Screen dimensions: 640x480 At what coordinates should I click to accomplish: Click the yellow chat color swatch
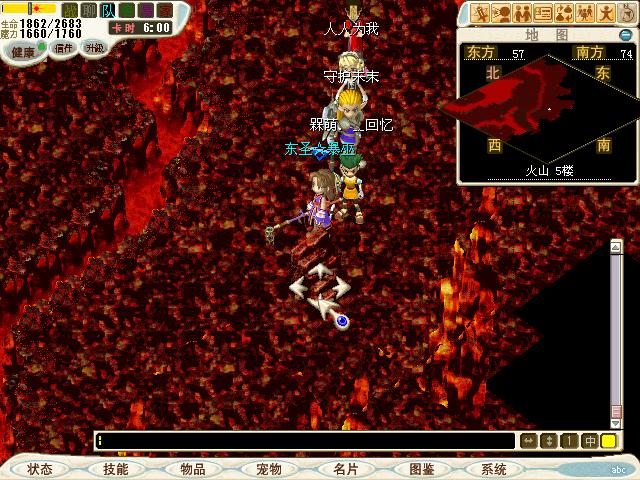click(x=608, y=441)
